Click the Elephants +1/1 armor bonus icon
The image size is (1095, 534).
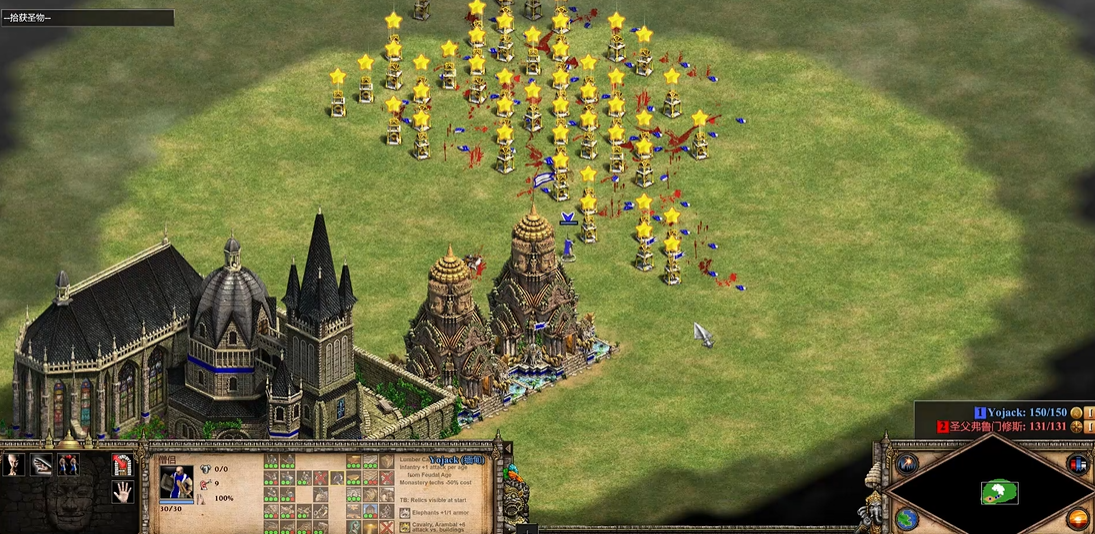405,513
